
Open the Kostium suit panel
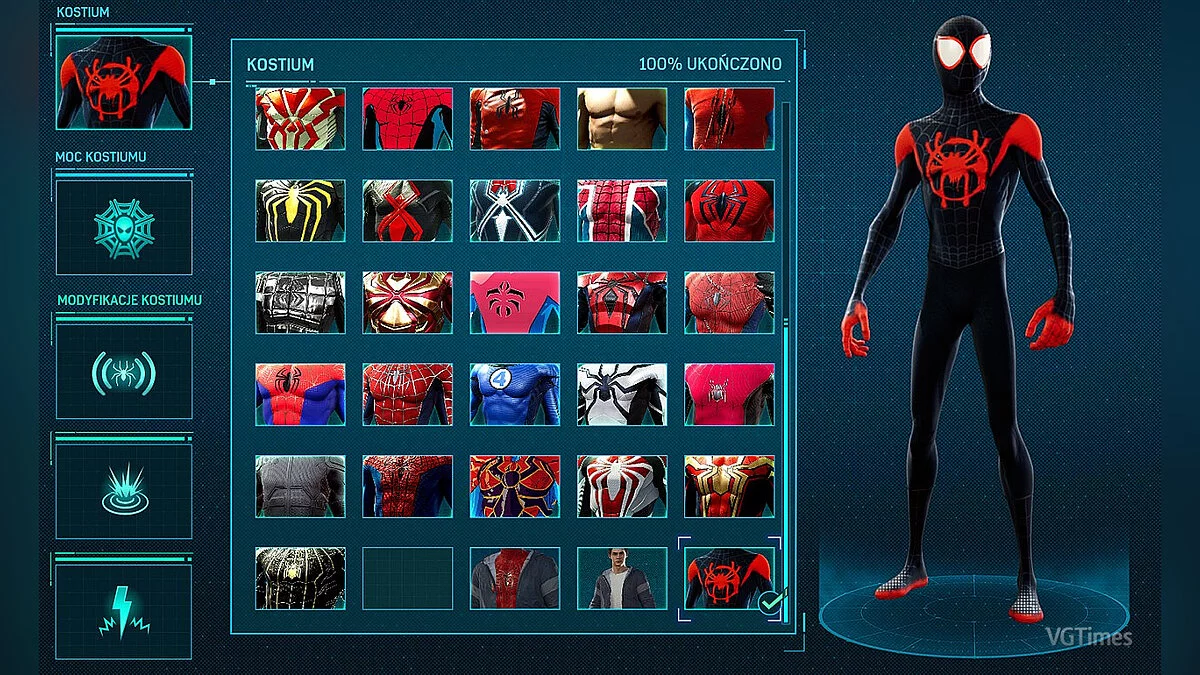(123, 82)
